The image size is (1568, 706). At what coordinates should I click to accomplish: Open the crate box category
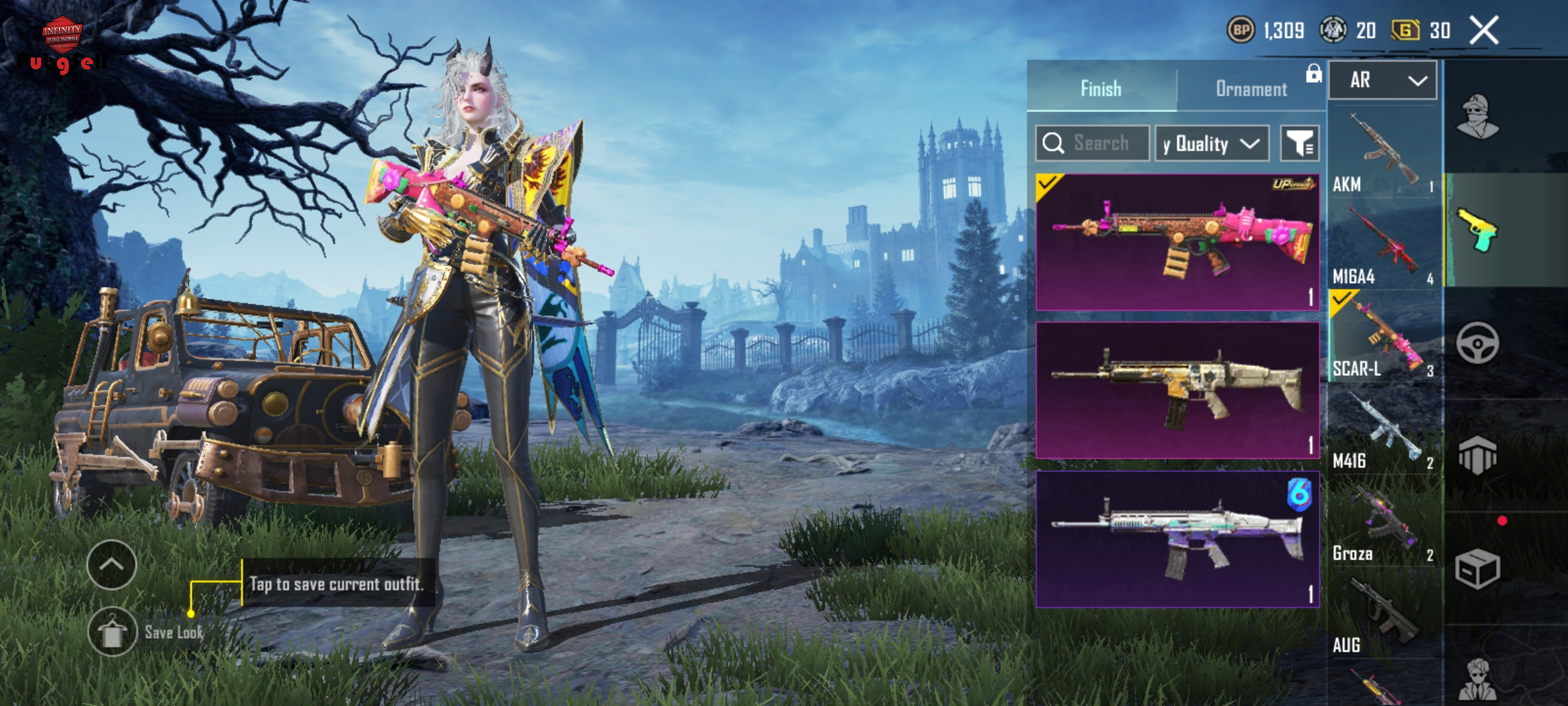click(1478, 569)
